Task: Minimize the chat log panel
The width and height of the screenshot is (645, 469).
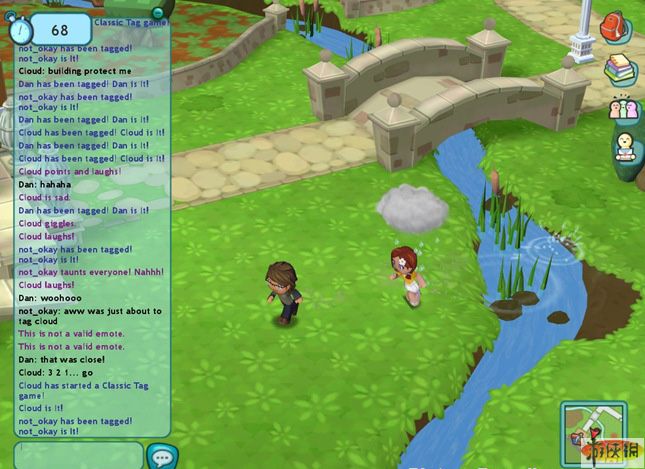Action: (x=157, y=12)
